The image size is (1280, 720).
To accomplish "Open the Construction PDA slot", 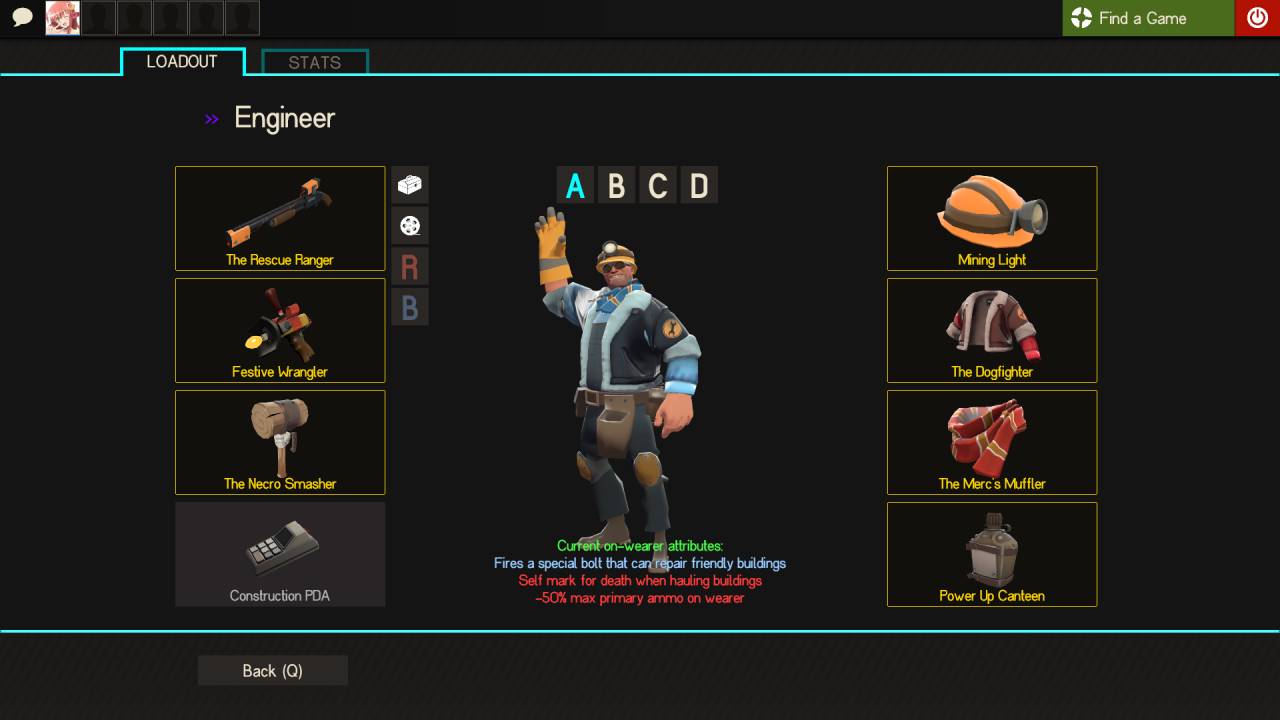I will point(280,554).
